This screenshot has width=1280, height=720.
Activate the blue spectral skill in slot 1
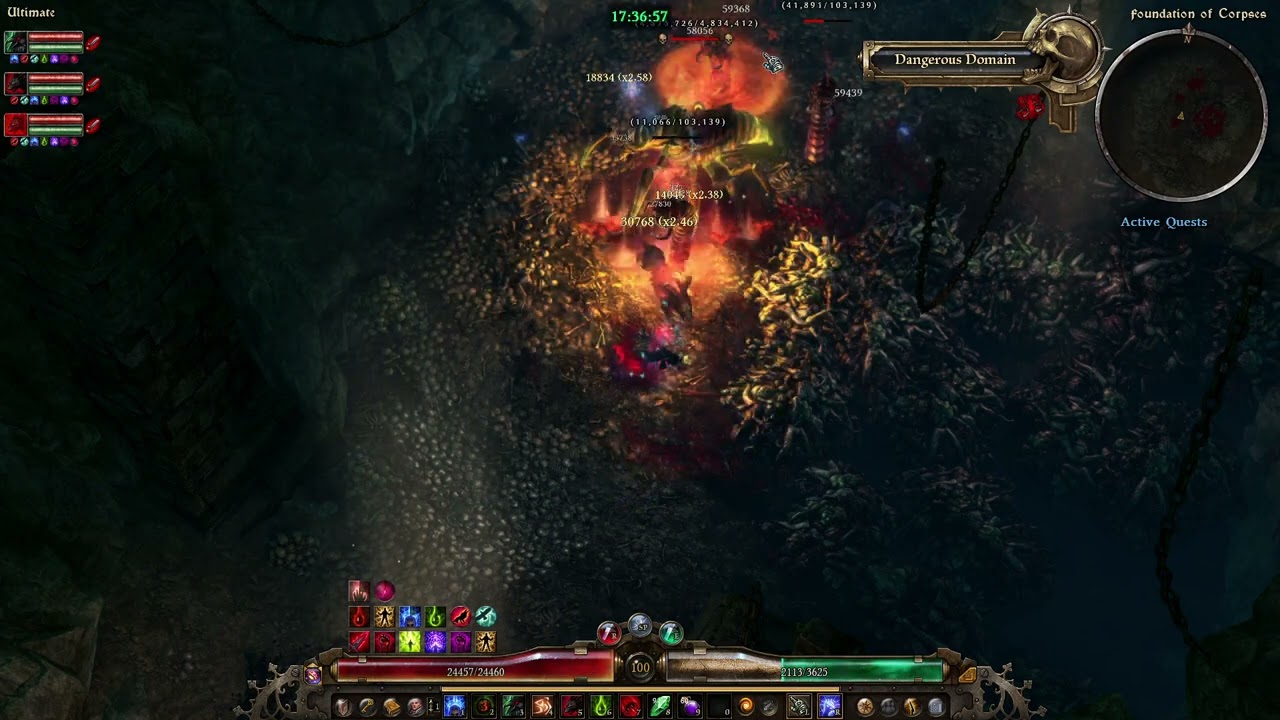click(x=455, y=707)
